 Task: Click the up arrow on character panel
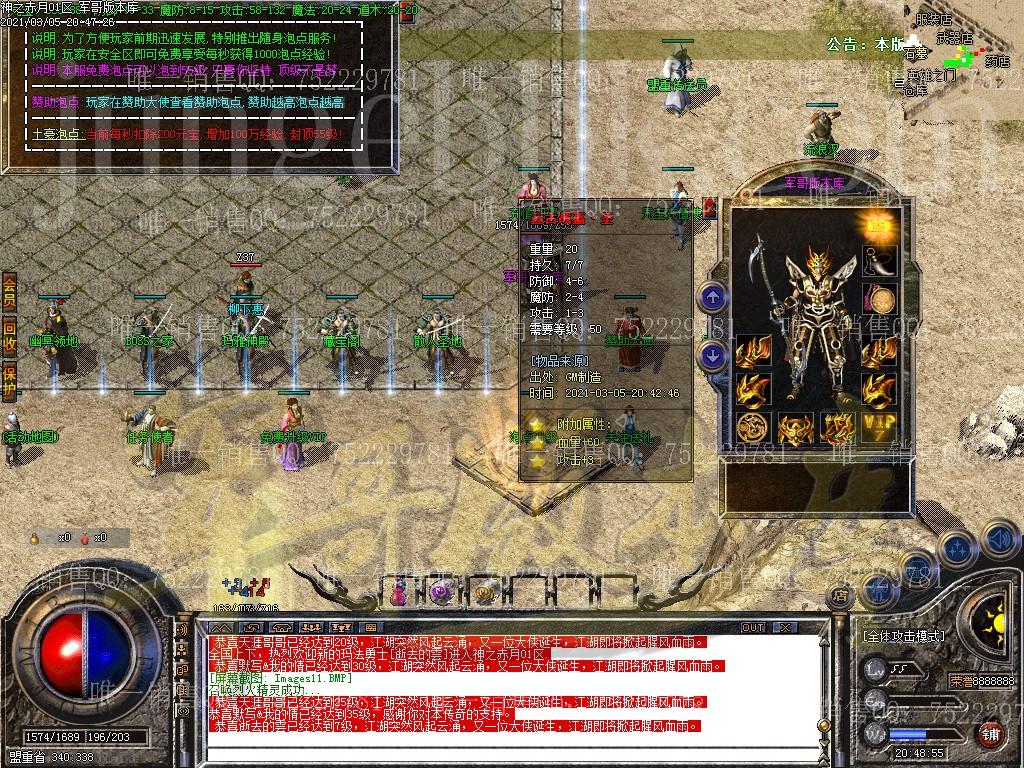(x=712, y=296)
